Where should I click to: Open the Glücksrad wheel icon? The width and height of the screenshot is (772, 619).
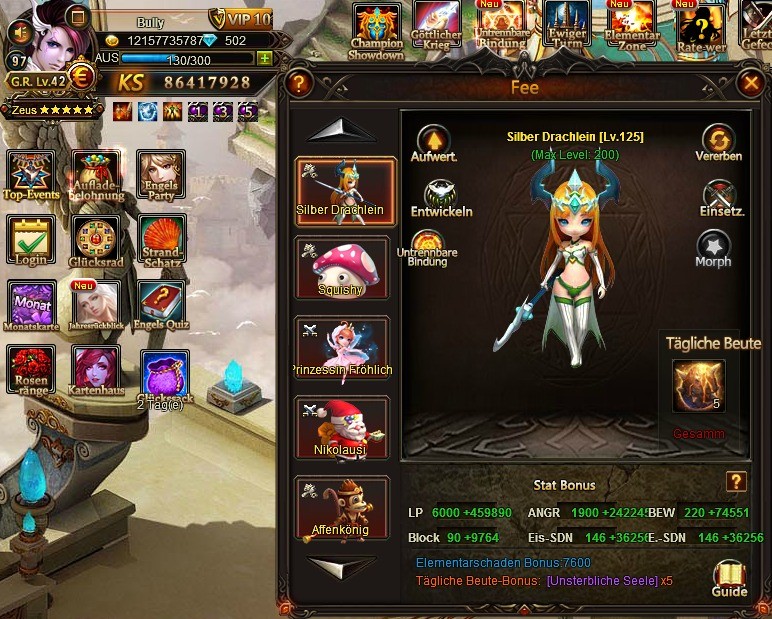click(x=96, y=240)
